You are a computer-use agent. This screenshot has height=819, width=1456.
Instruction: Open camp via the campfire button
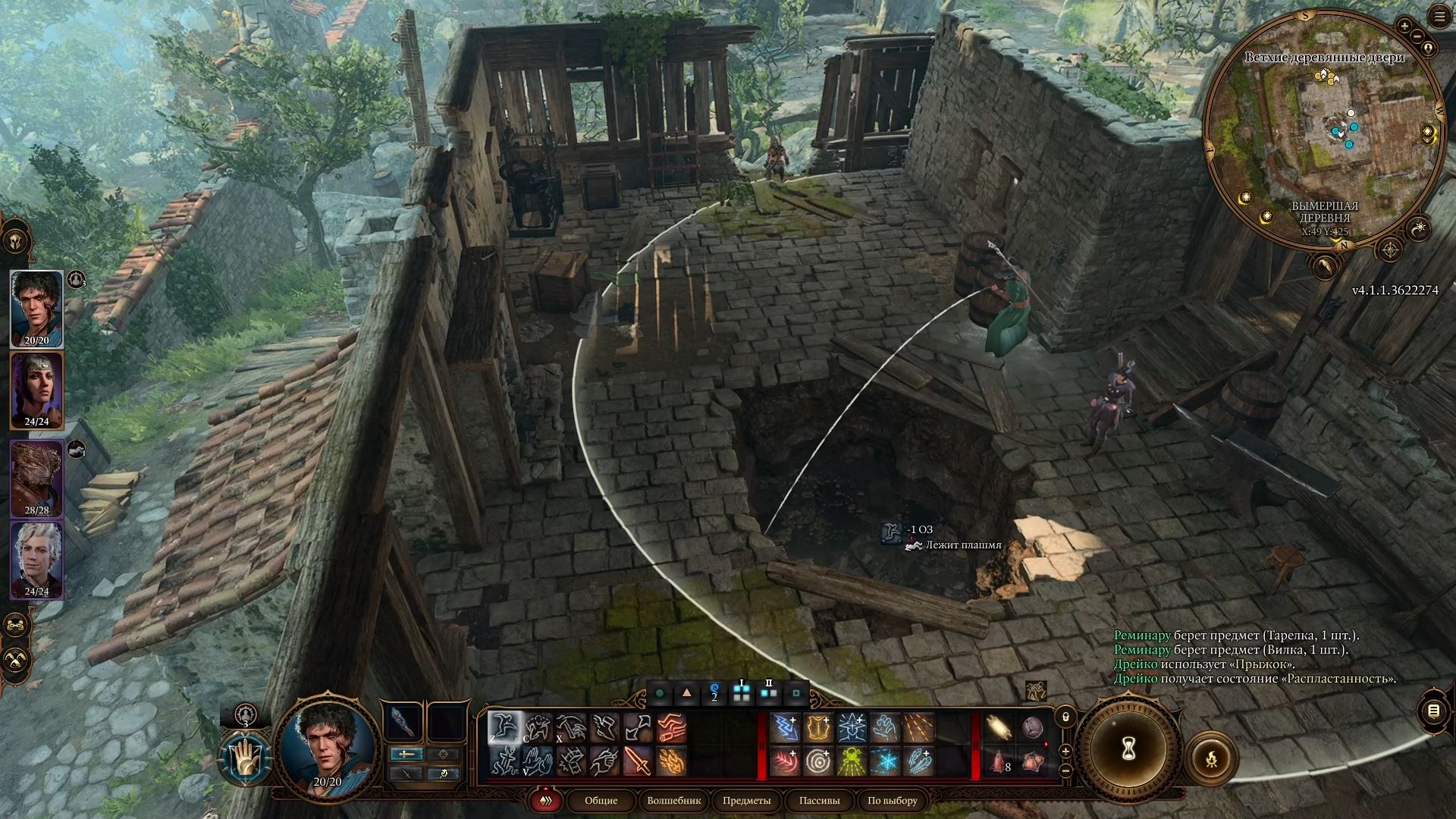pos(1211,756)
